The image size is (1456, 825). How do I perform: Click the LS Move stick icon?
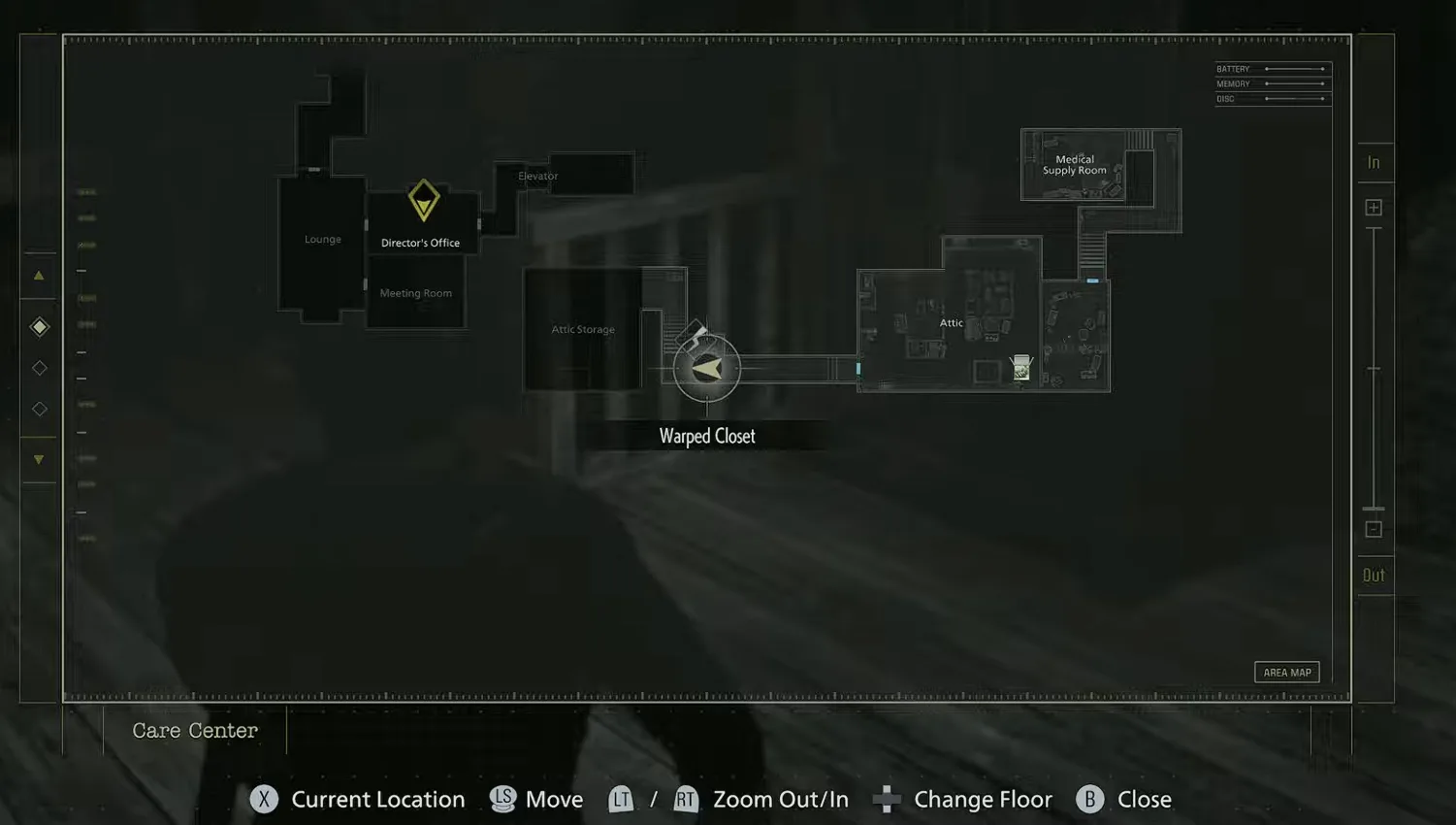[503, 799]
